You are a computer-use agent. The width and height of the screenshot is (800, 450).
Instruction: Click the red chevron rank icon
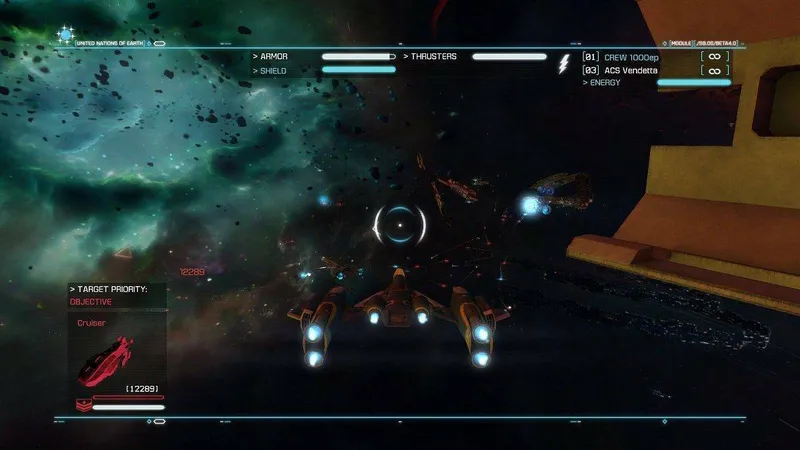point(82,405)
